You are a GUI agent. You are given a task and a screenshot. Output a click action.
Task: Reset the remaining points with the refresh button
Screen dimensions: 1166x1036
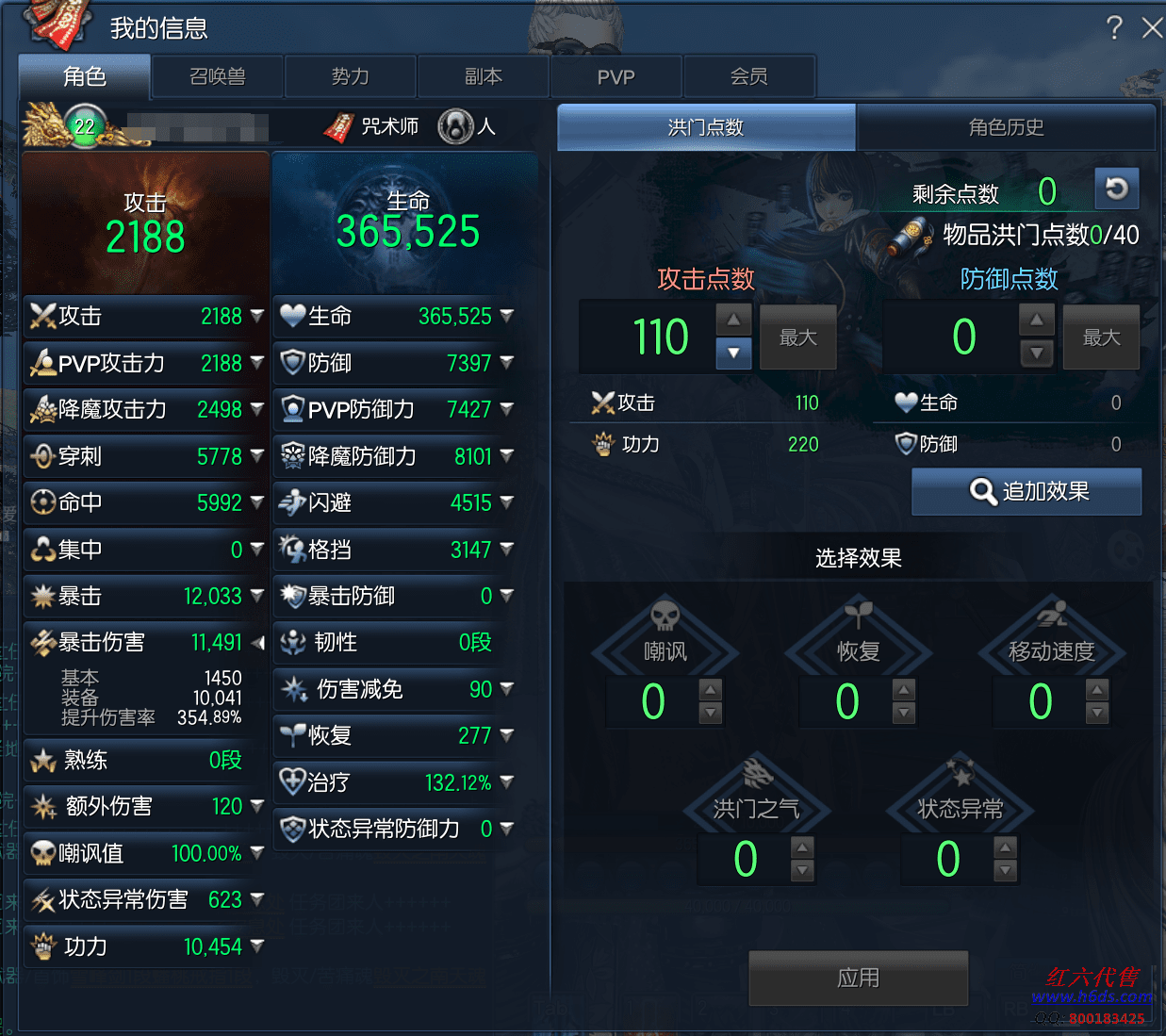[x=1117, y=189]
